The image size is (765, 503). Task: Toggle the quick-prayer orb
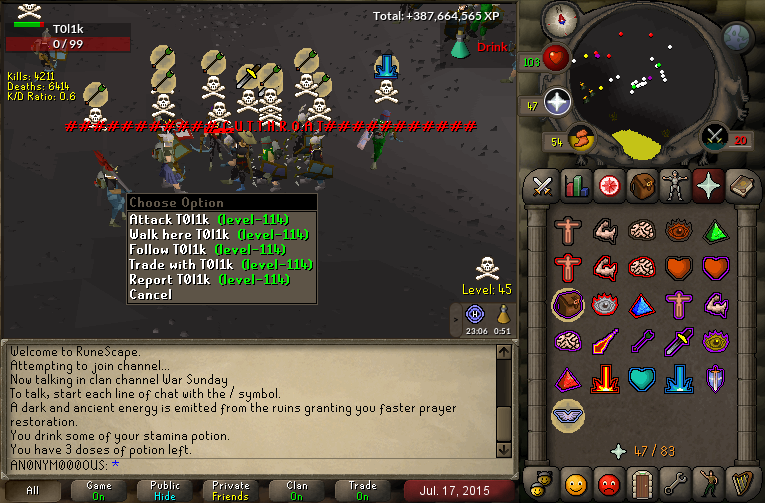pyautogui.click(x=557, y=101)
